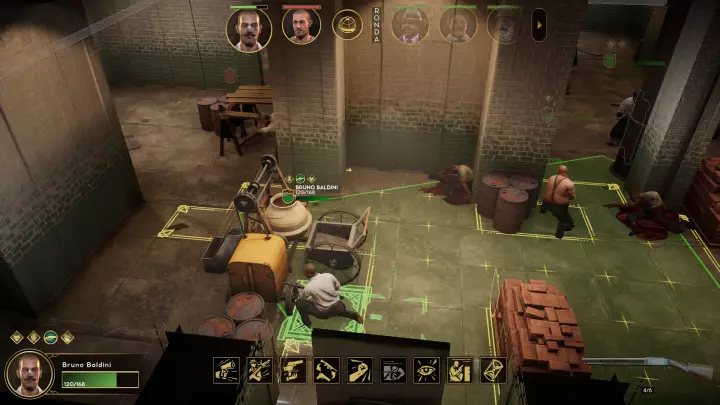Click the diamond kite-shaped ability icon

(x=493, y=370)
